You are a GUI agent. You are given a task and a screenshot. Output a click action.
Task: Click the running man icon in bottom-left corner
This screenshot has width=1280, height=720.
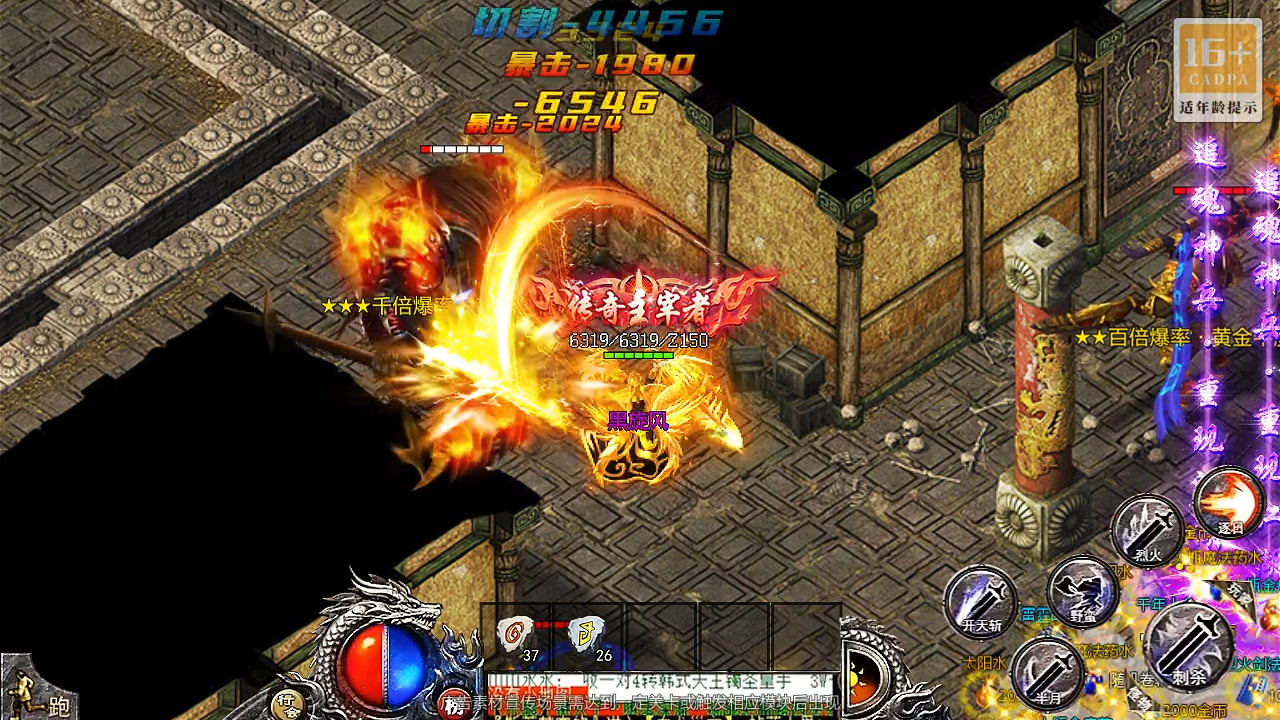[21, 692]
